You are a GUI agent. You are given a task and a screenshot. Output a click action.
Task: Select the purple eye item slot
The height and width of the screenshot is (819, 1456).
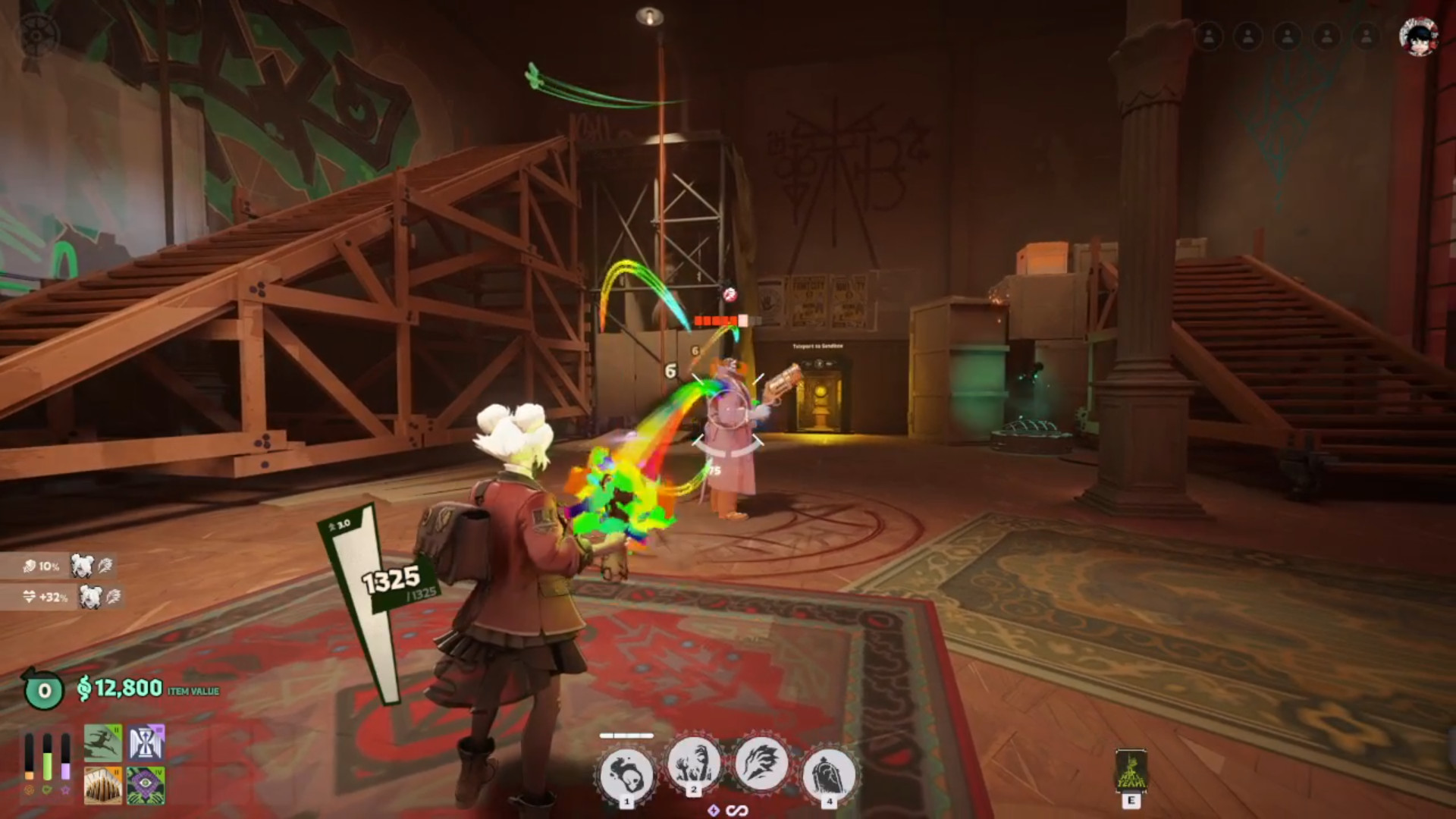[x=146, y=785]
